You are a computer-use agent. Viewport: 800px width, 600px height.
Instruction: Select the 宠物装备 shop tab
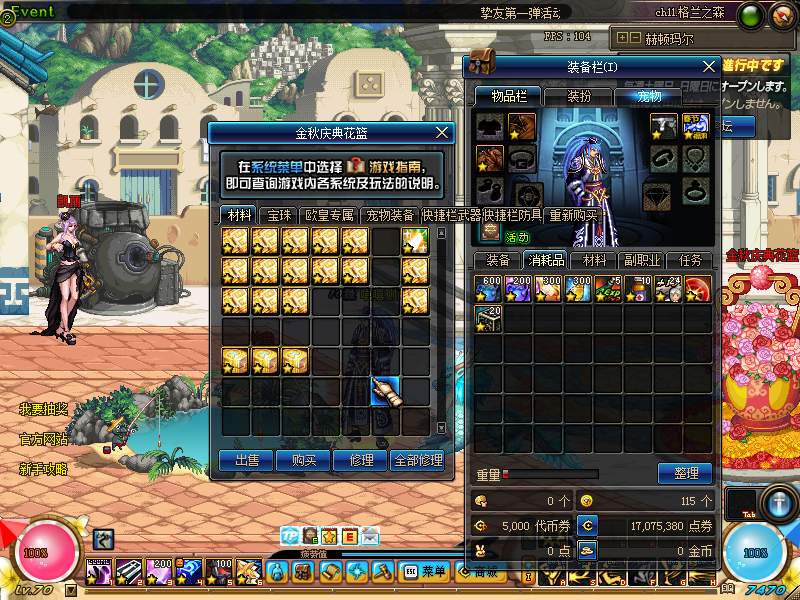tap(389, 215)
